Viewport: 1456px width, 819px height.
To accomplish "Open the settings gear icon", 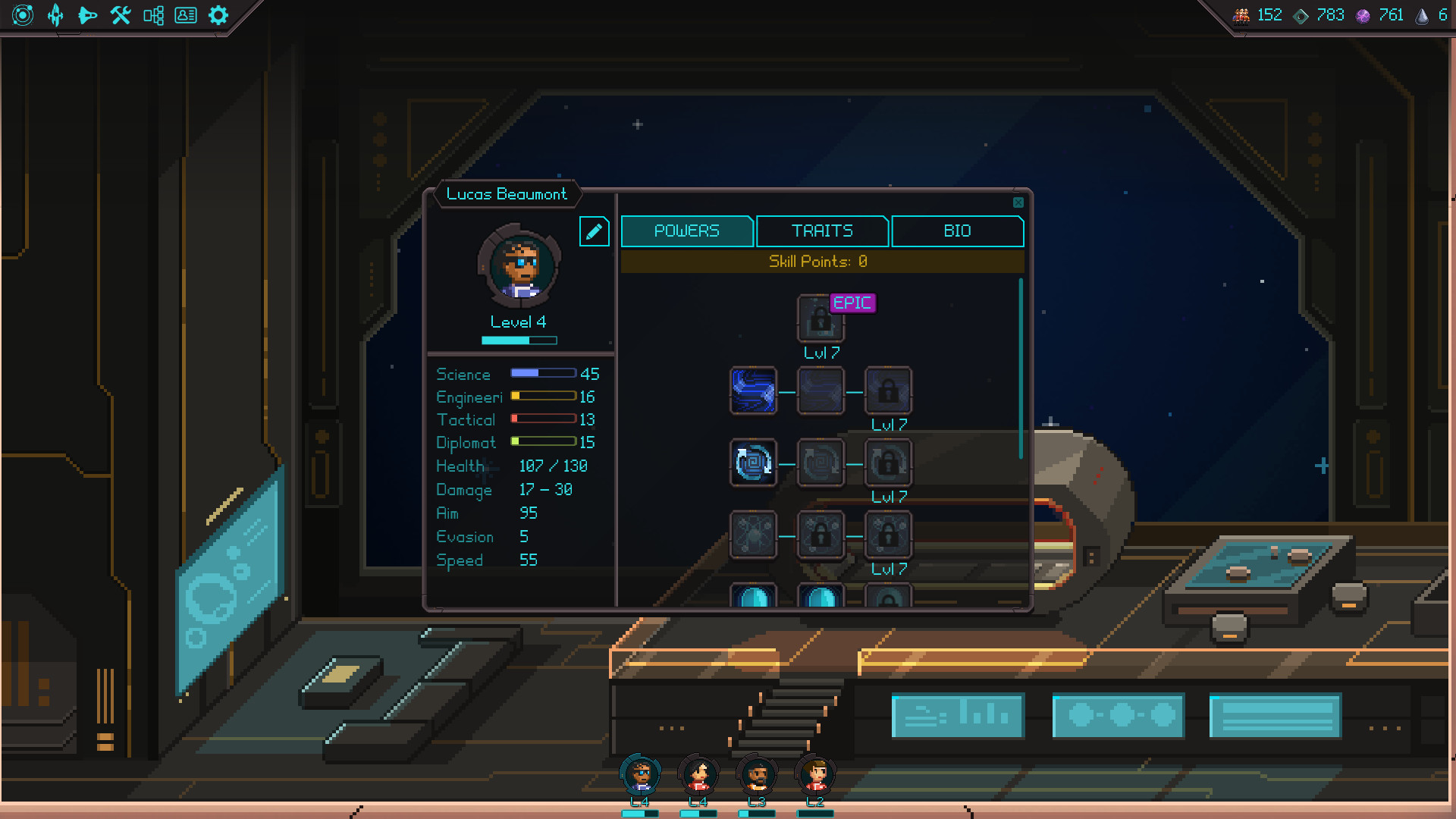I will point(218,15).
